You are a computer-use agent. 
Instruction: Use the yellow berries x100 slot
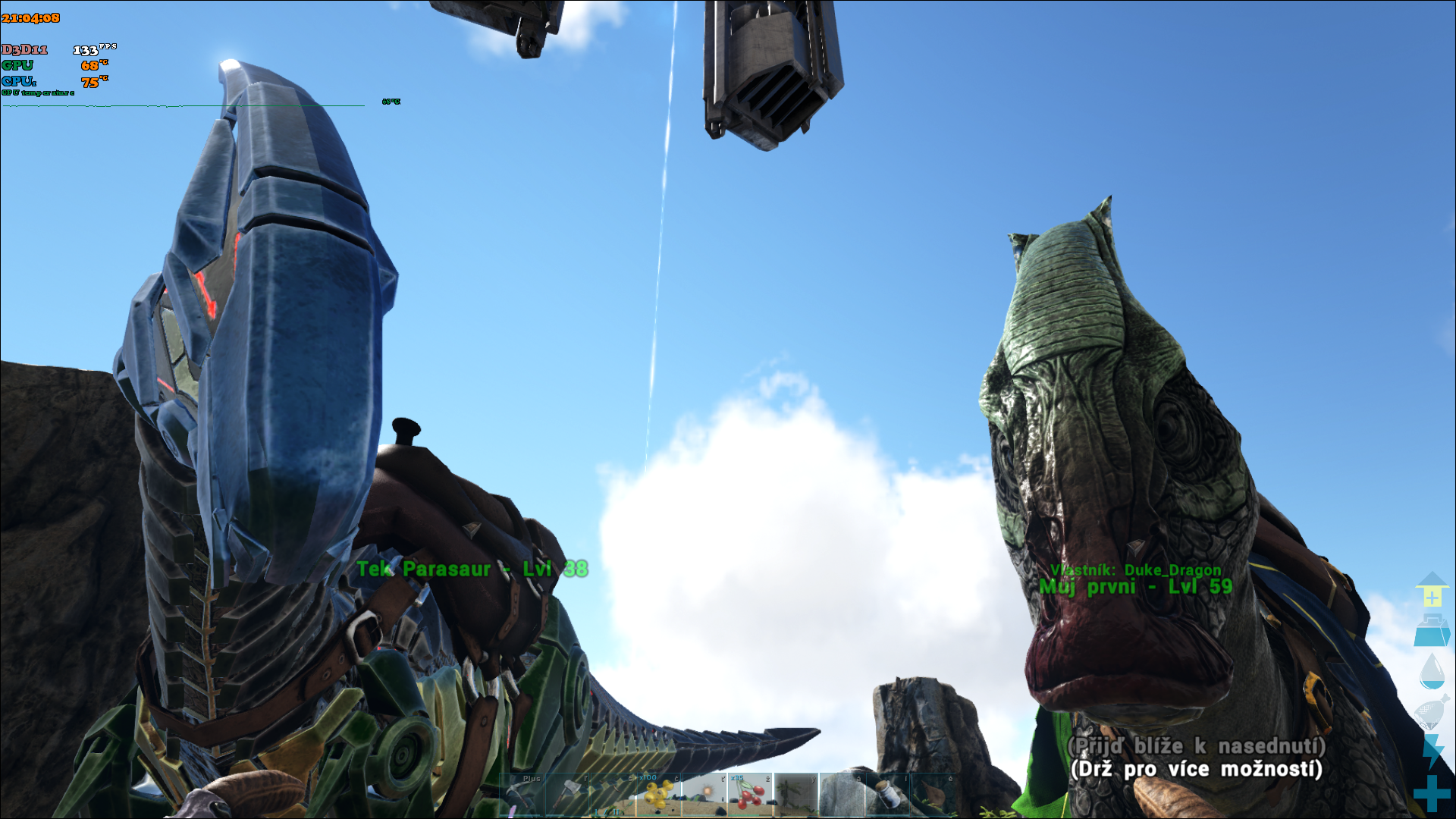point(659,794)
